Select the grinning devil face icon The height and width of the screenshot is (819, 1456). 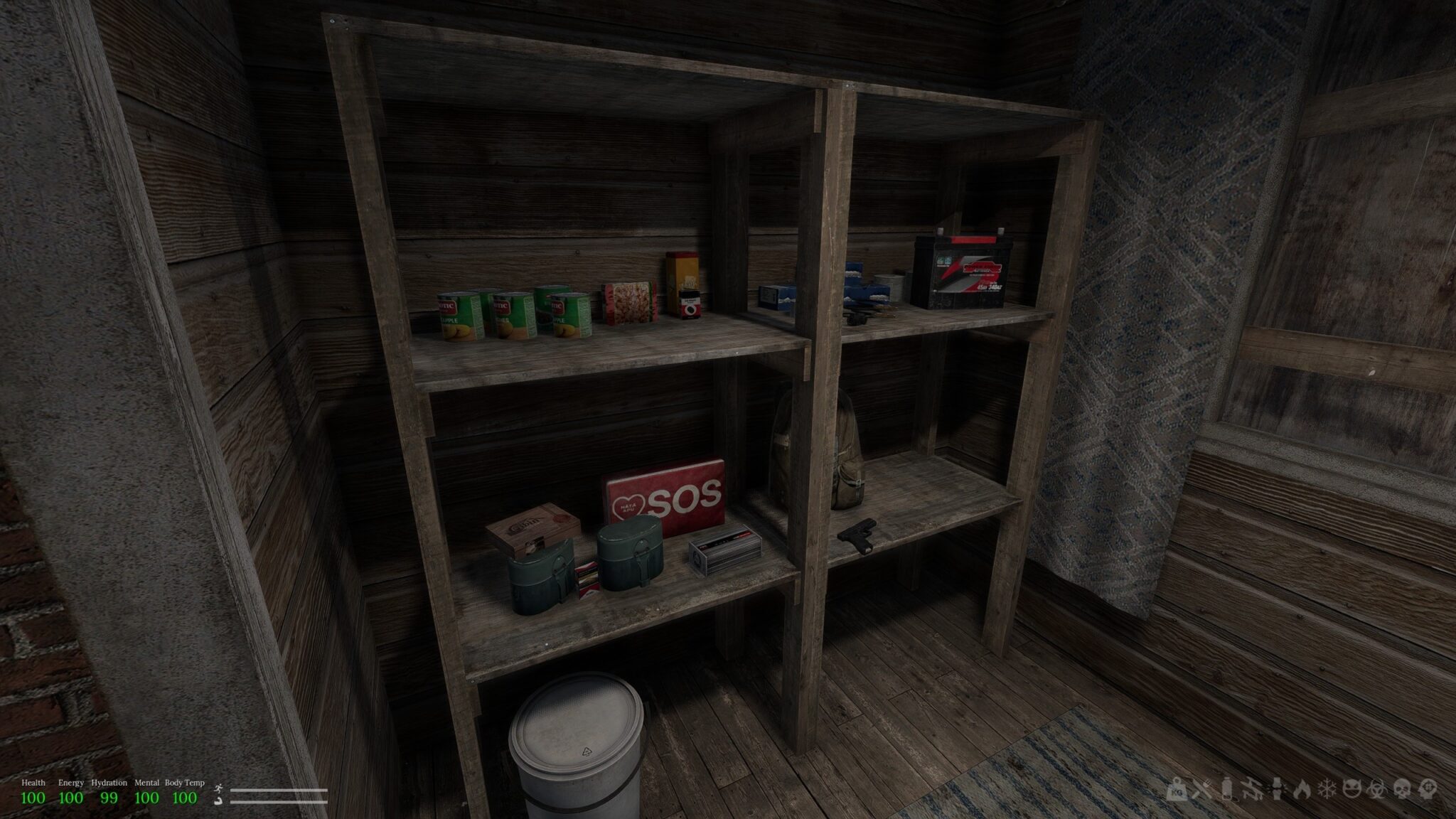tap(1351, 789)
